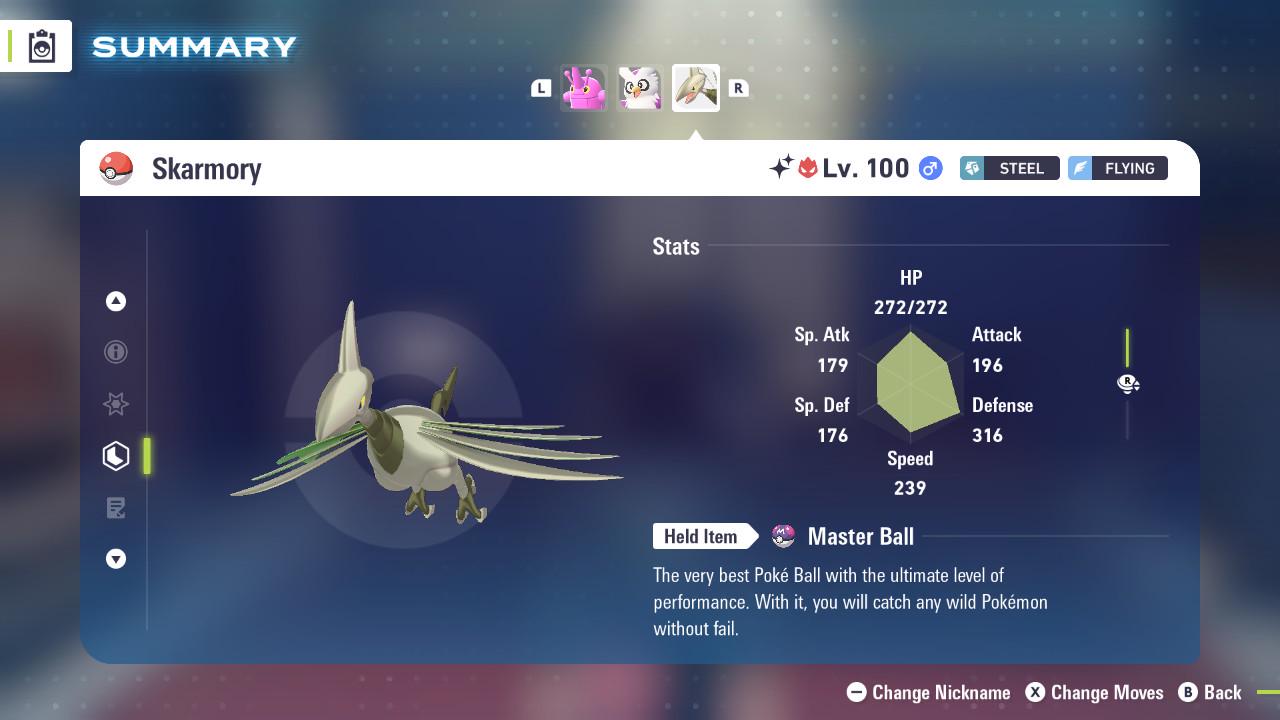1280x720 pixels.
Task: Click the stats hexagon sidebar icon
Action: pyautogui.click(x=116, y=456)
